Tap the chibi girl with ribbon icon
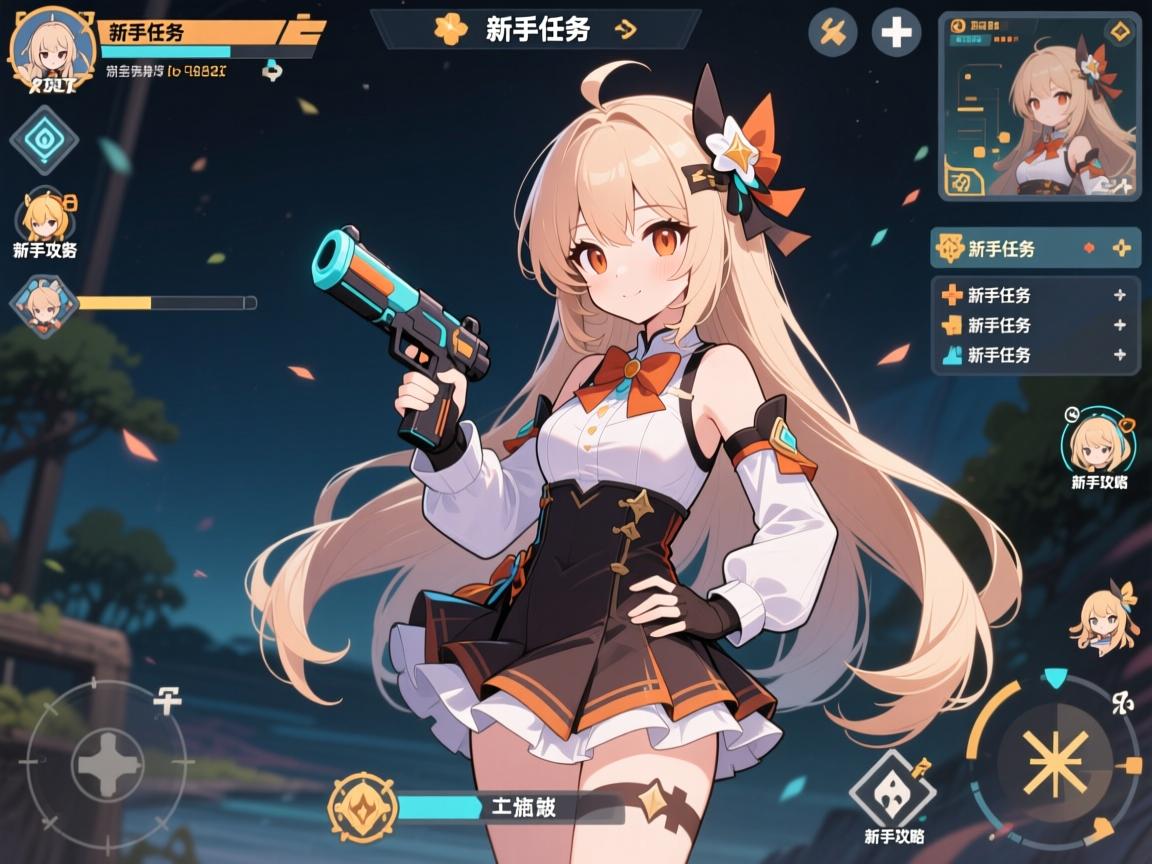 (1105, 620)
